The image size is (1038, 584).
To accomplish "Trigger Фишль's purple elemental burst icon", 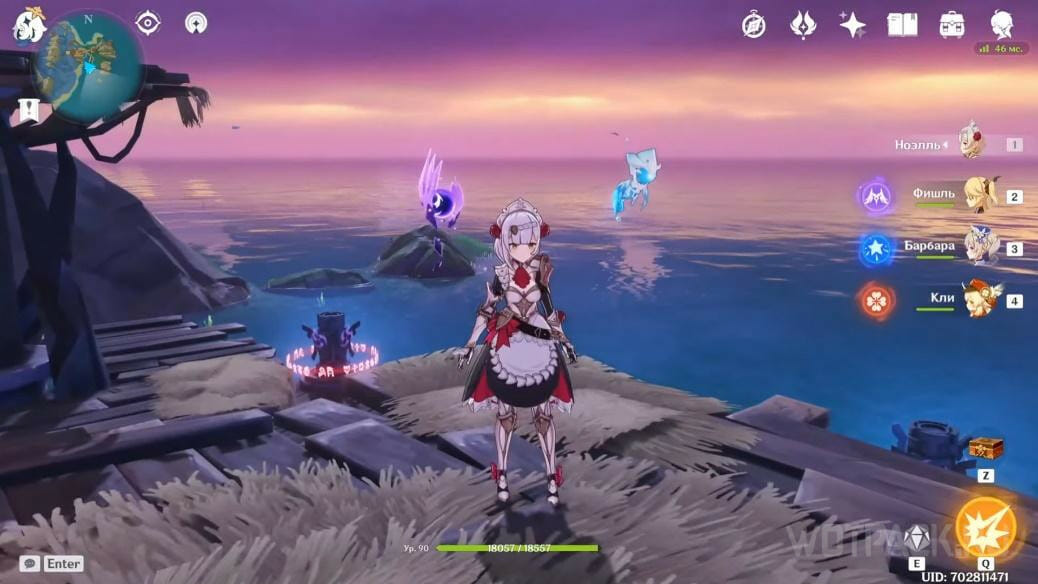I will click(877, 196).
